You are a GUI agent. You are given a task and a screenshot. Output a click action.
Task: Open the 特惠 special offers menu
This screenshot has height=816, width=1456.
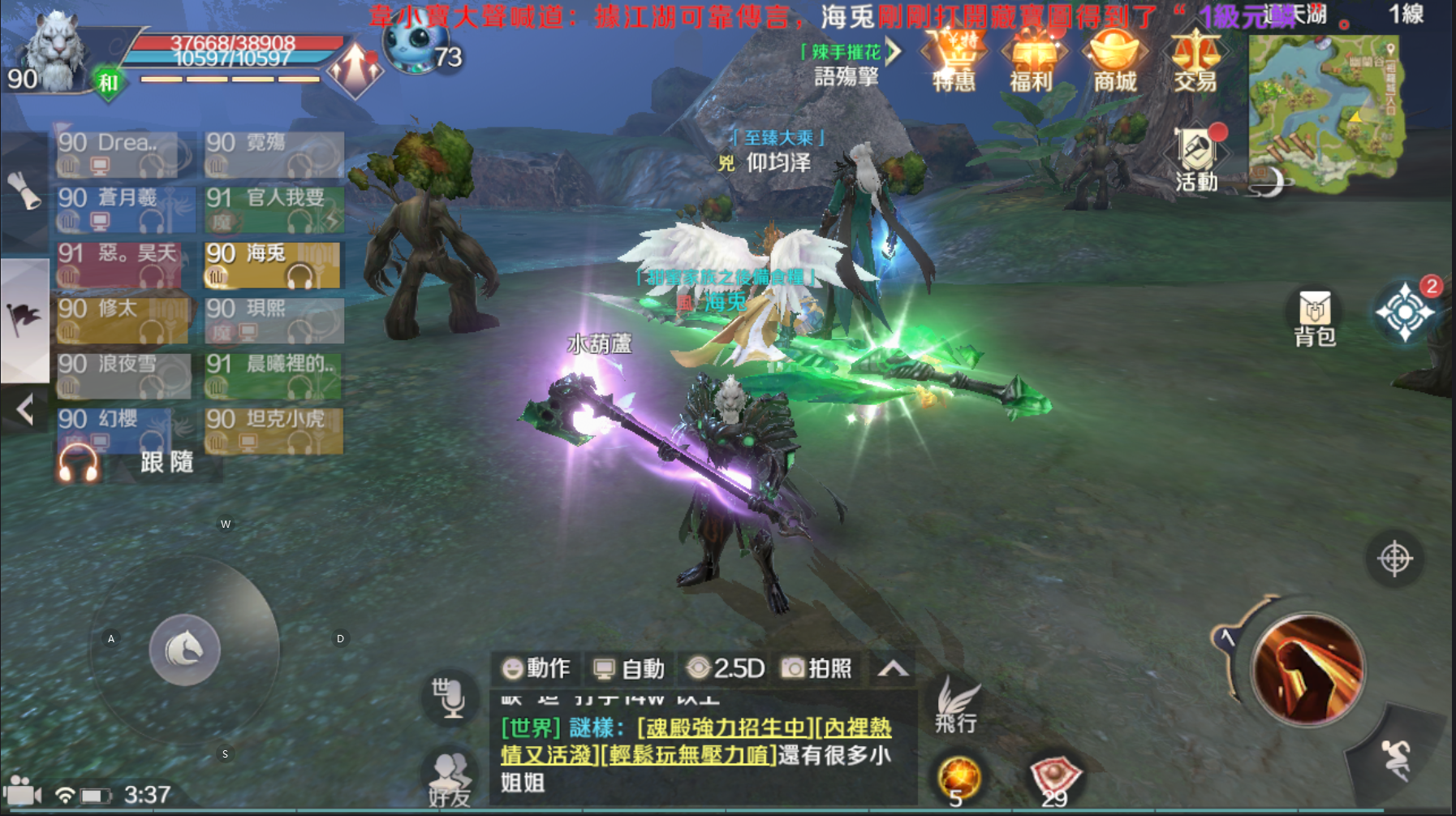pos(954,61)
